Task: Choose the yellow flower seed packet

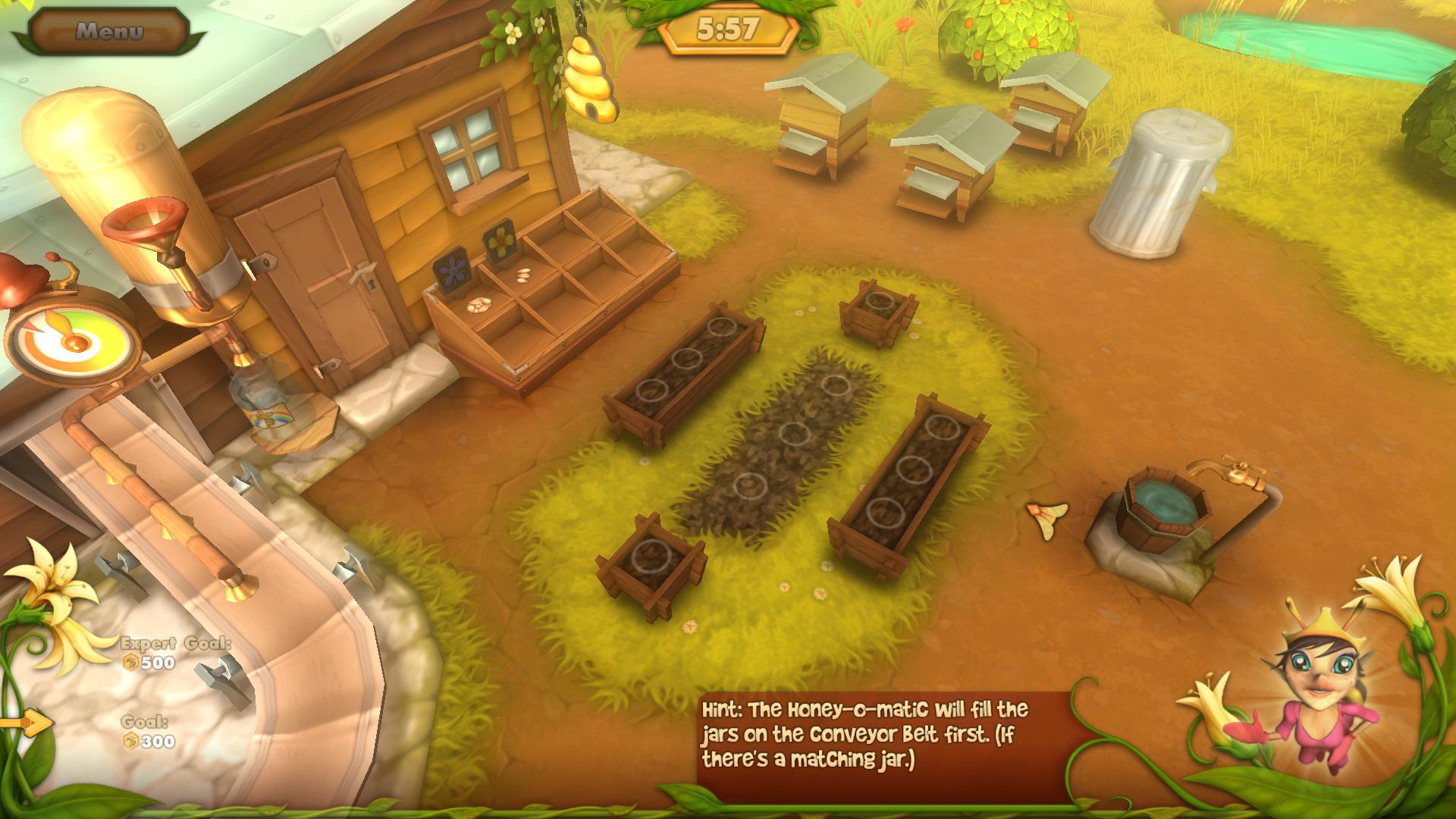Action: pos(500,241)
